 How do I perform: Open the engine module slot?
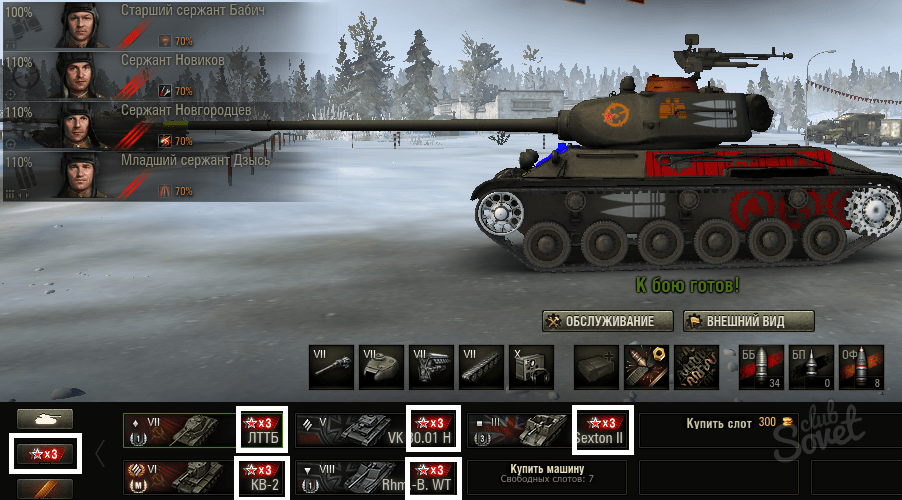pos(431,367)
